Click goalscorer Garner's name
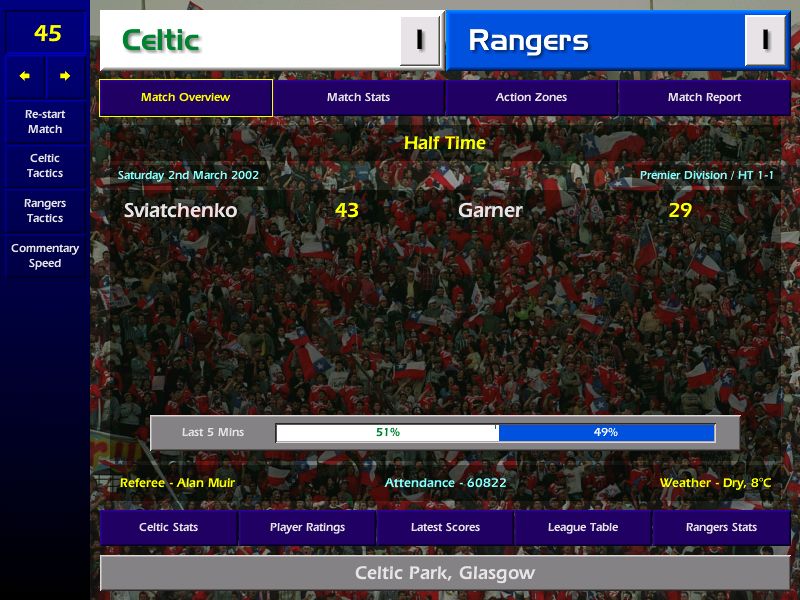Image resolution: width=800 pixels, height=600 pixels. (490, 211)
